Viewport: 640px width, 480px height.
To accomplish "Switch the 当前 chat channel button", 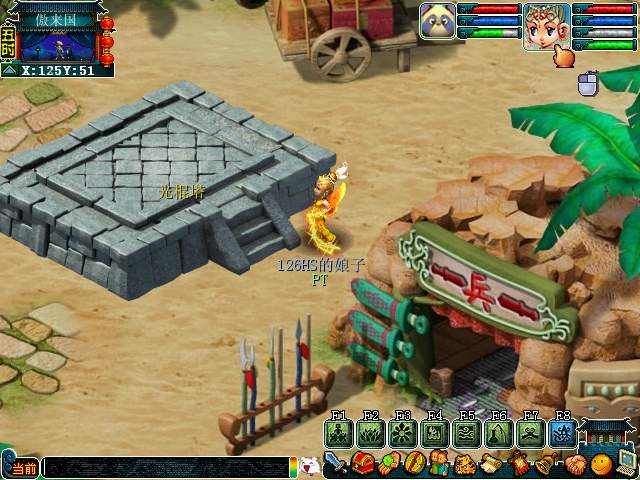I will pyautogui.click(x=22, y=468).
